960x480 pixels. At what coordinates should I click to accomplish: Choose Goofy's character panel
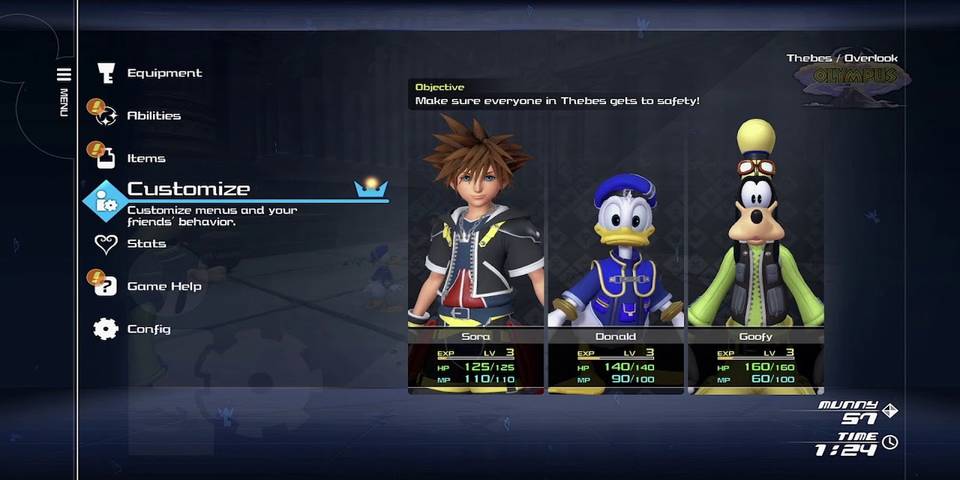pos(755,250)
